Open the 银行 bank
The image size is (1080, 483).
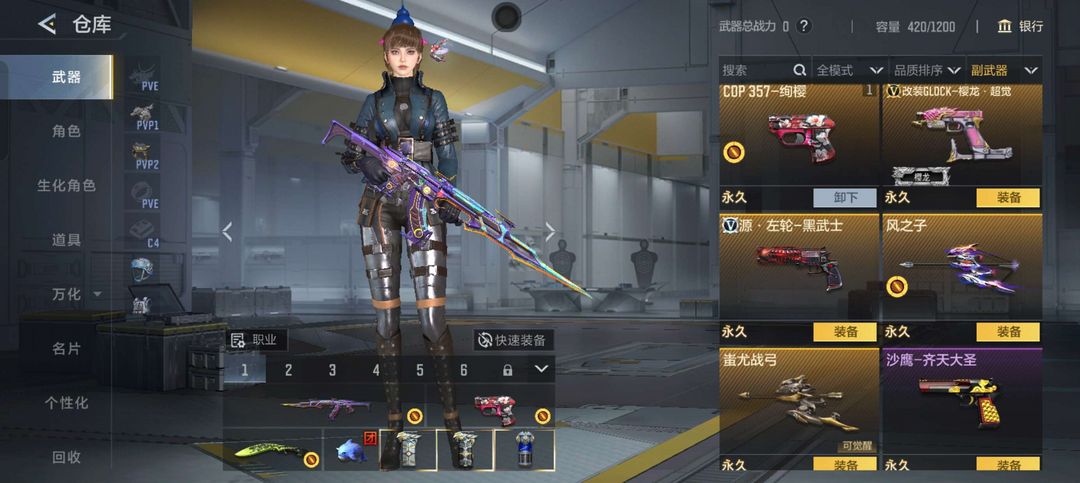click(x=1019, y=27)
